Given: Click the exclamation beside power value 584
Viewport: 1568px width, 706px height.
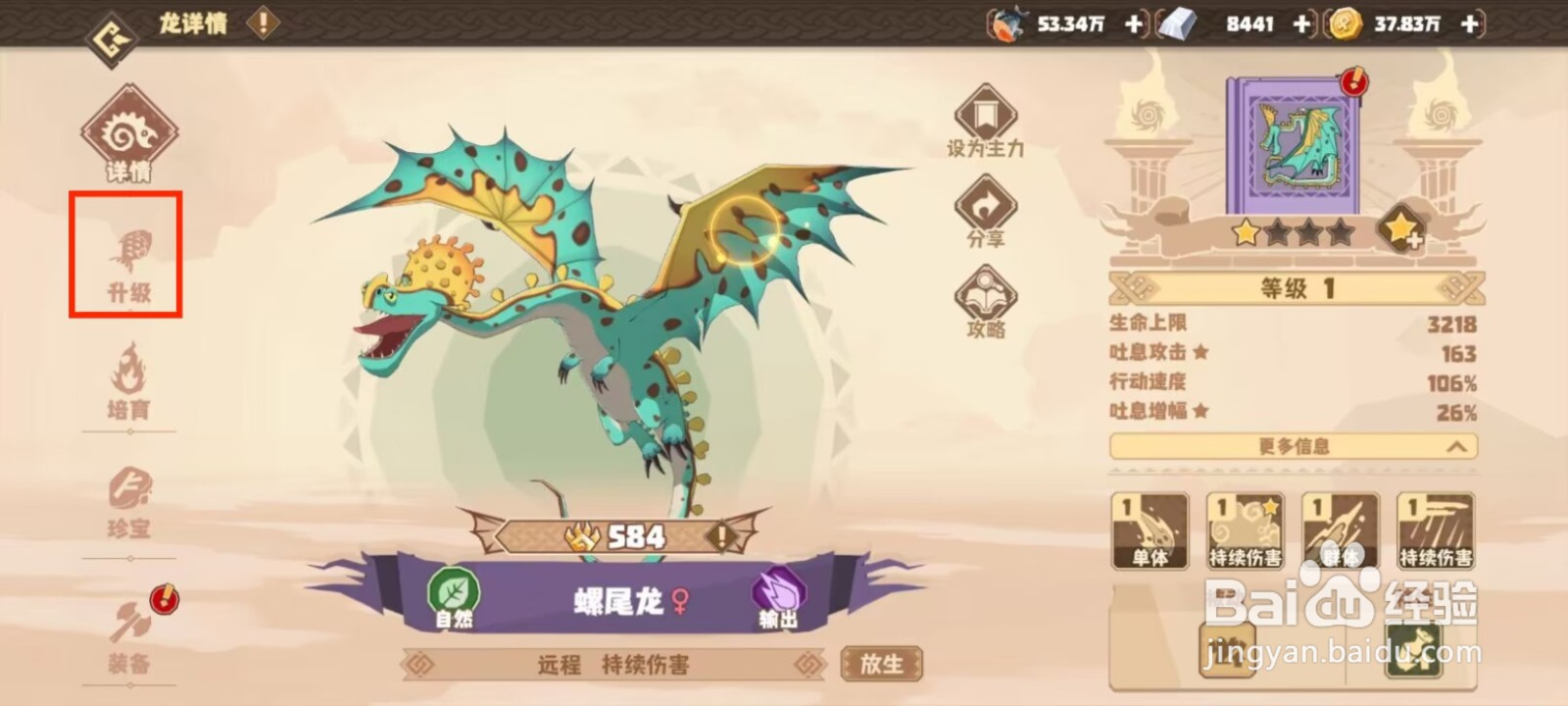Looking at the screenshot, I should [720, 536].
